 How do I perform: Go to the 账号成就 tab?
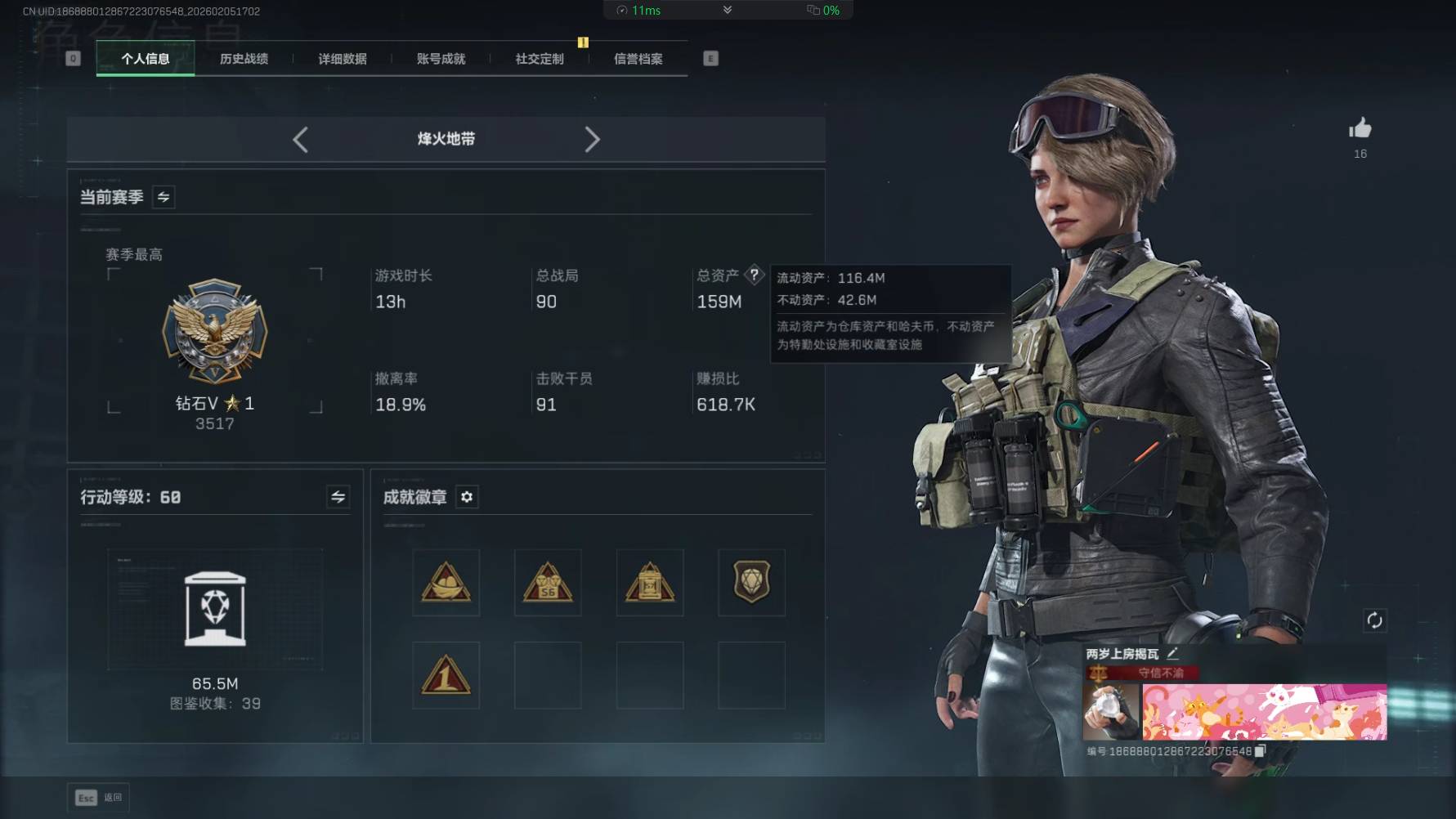(x=441, y=59)
